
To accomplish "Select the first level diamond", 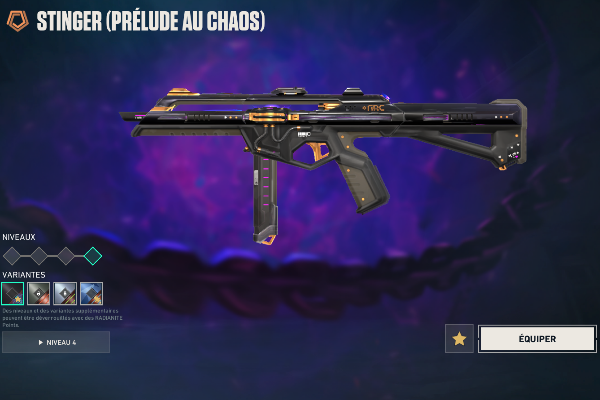I will point(12,256).
